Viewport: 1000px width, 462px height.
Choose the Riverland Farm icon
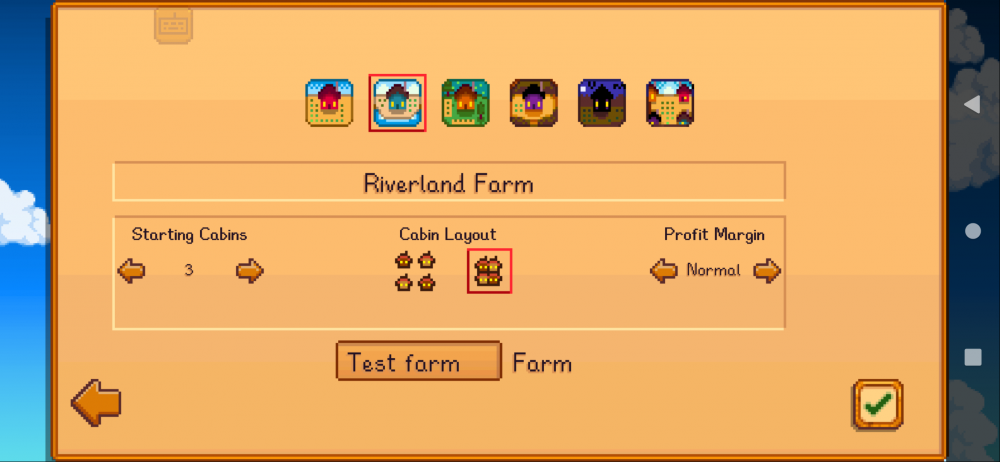397,102
